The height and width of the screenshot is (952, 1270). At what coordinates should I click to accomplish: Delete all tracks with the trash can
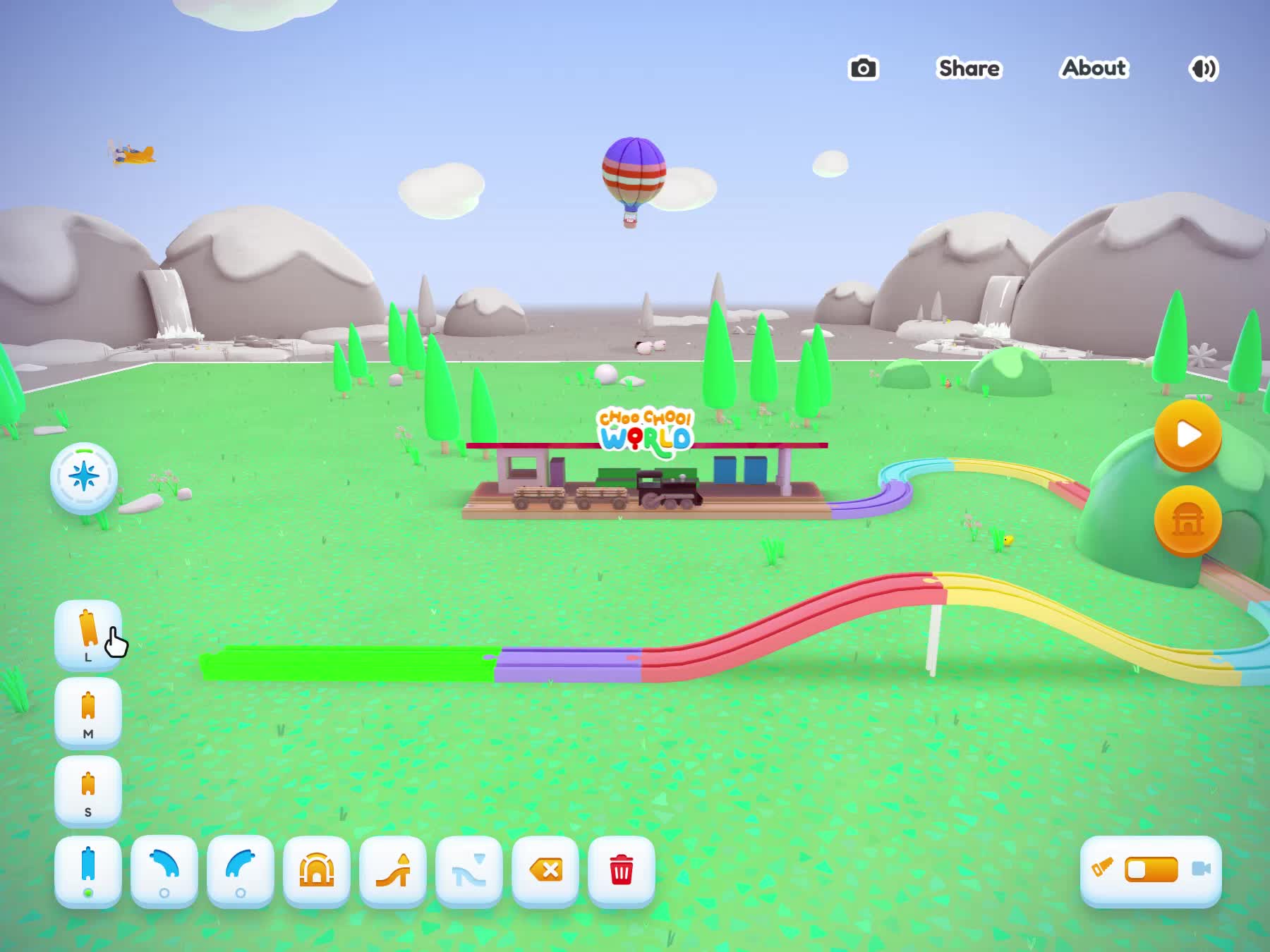622,870
